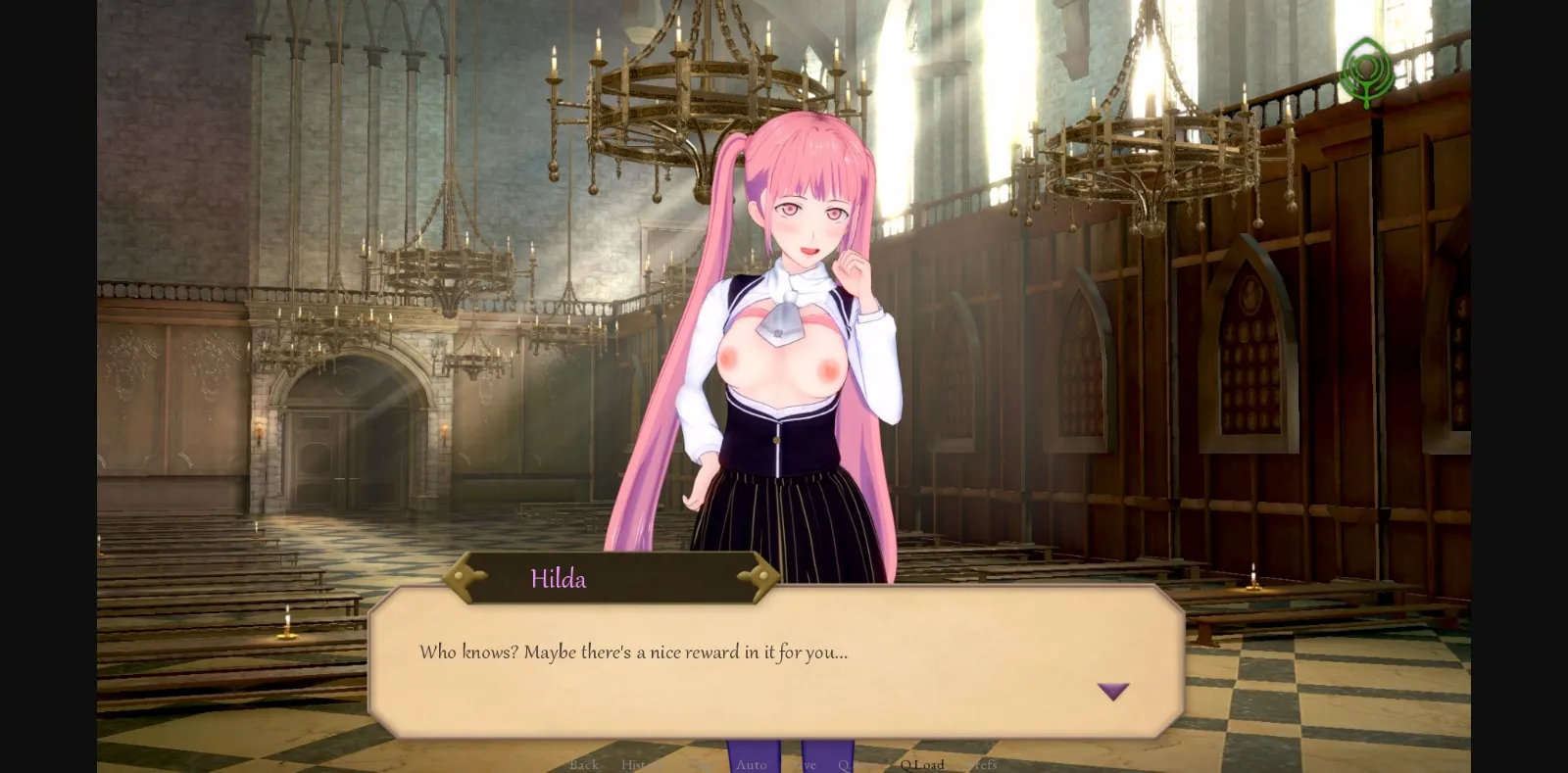This screenshot has height=773, width=1568.
Task: Toggle Auto mode off after enabling
Action: click(750, 765)
